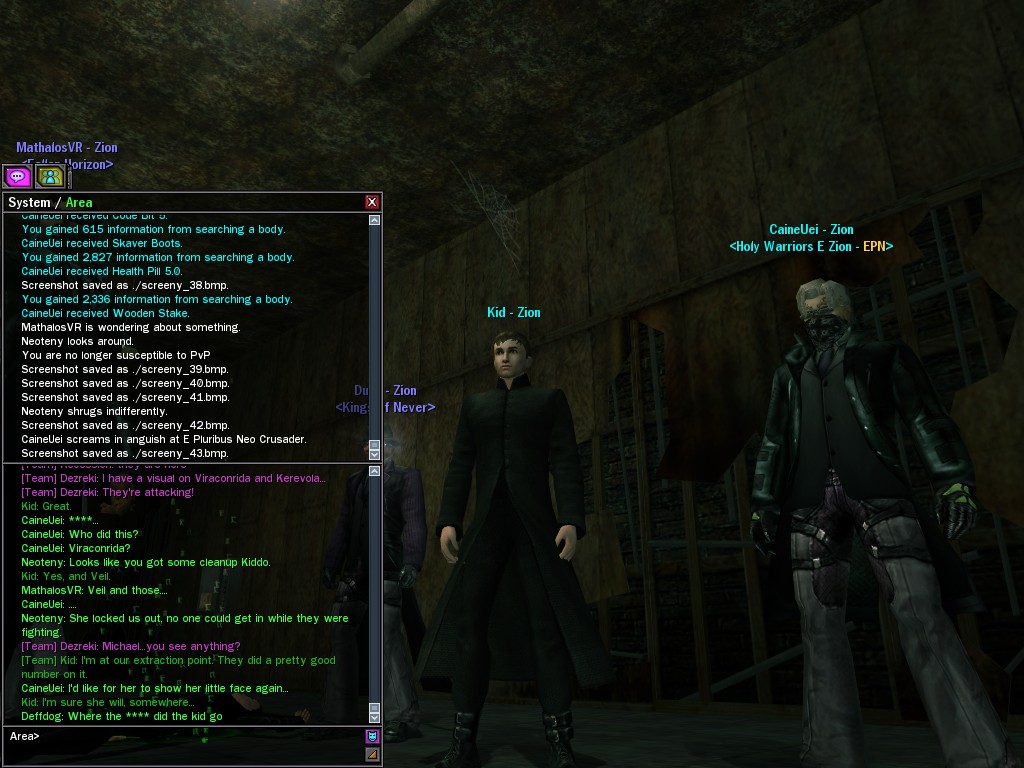Select the System label in chat title
This screenshot has height=768, width=1024.
click(x=29, y=203)
